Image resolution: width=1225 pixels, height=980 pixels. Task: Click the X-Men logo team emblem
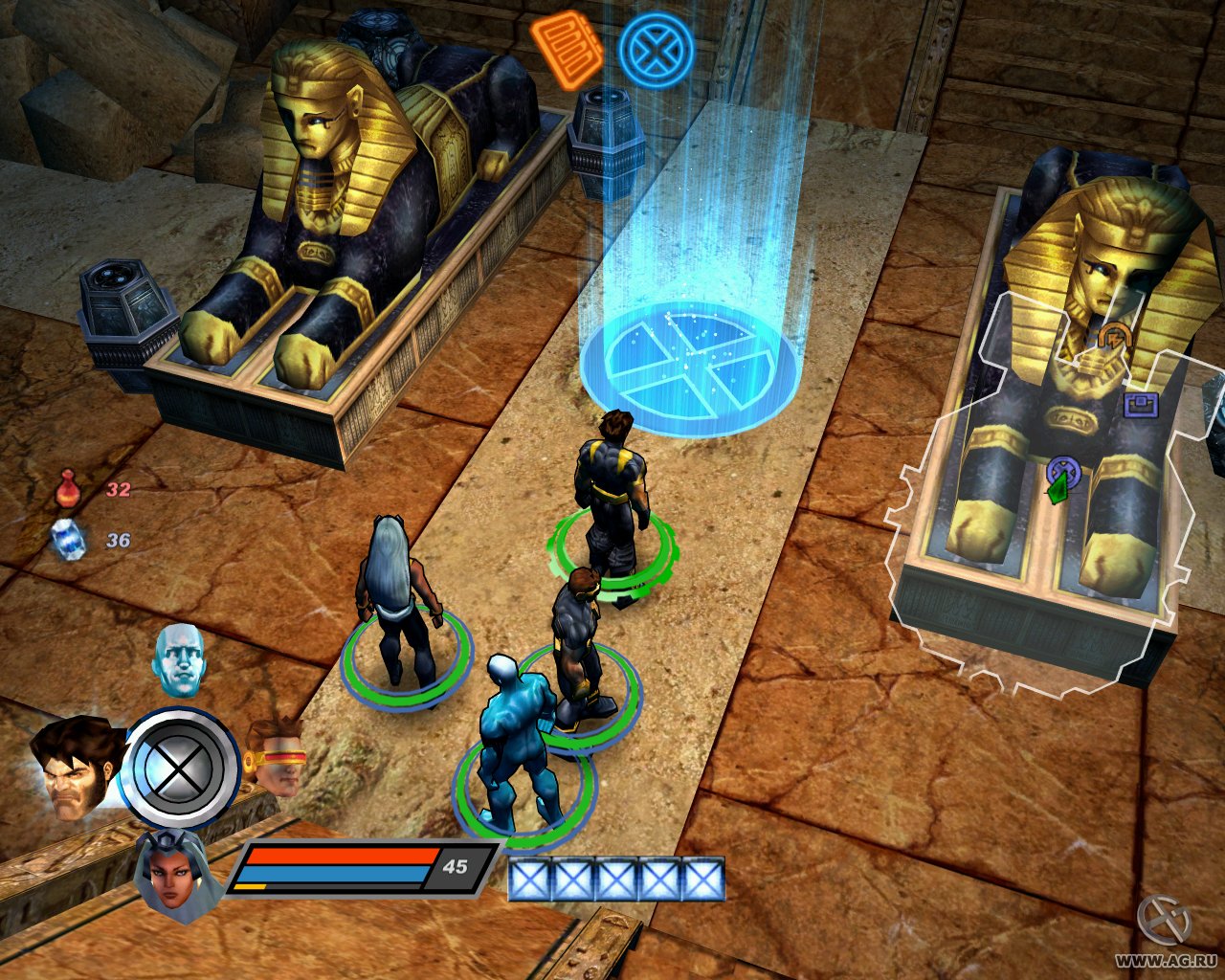click(181, 768)
